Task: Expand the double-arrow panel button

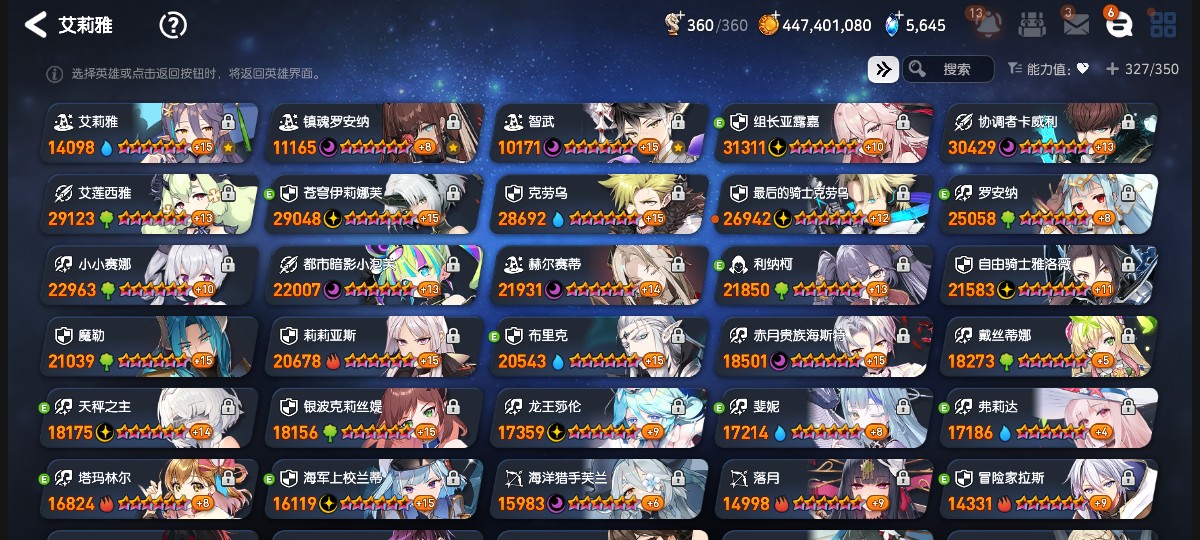Action: tap(882, 69)
